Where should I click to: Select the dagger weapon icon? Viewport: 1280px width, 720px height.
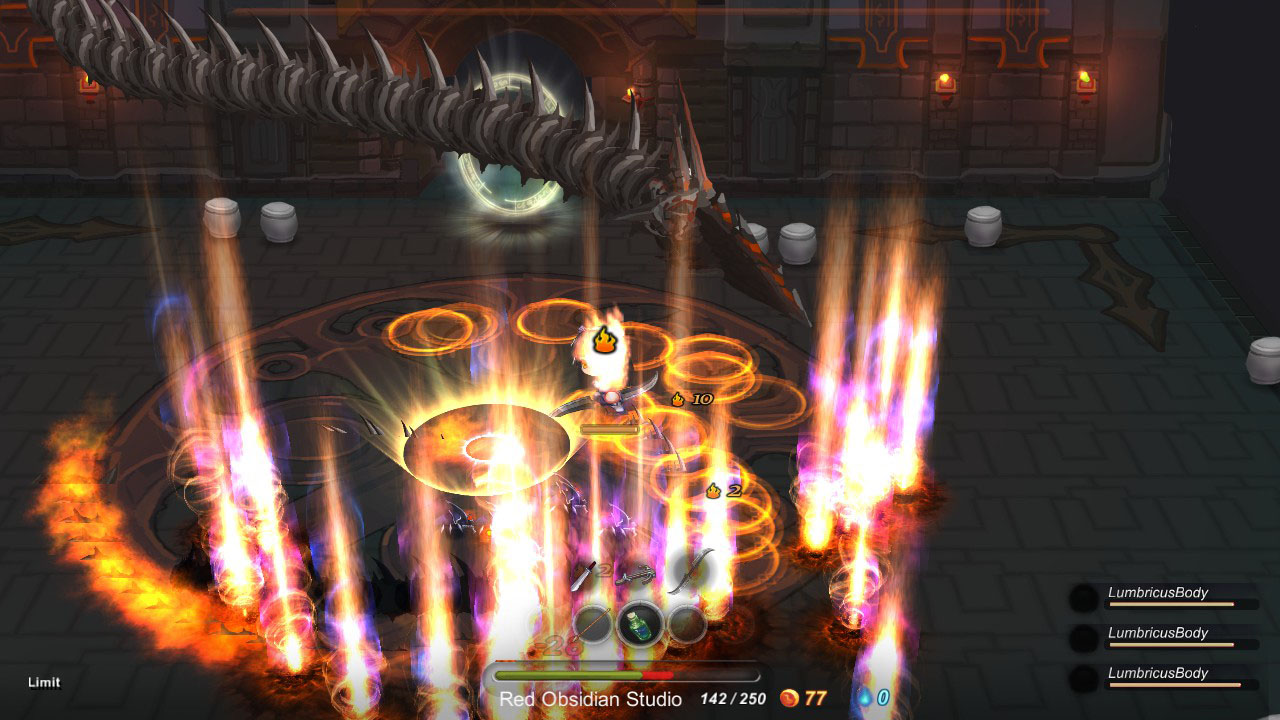[582, 575]
